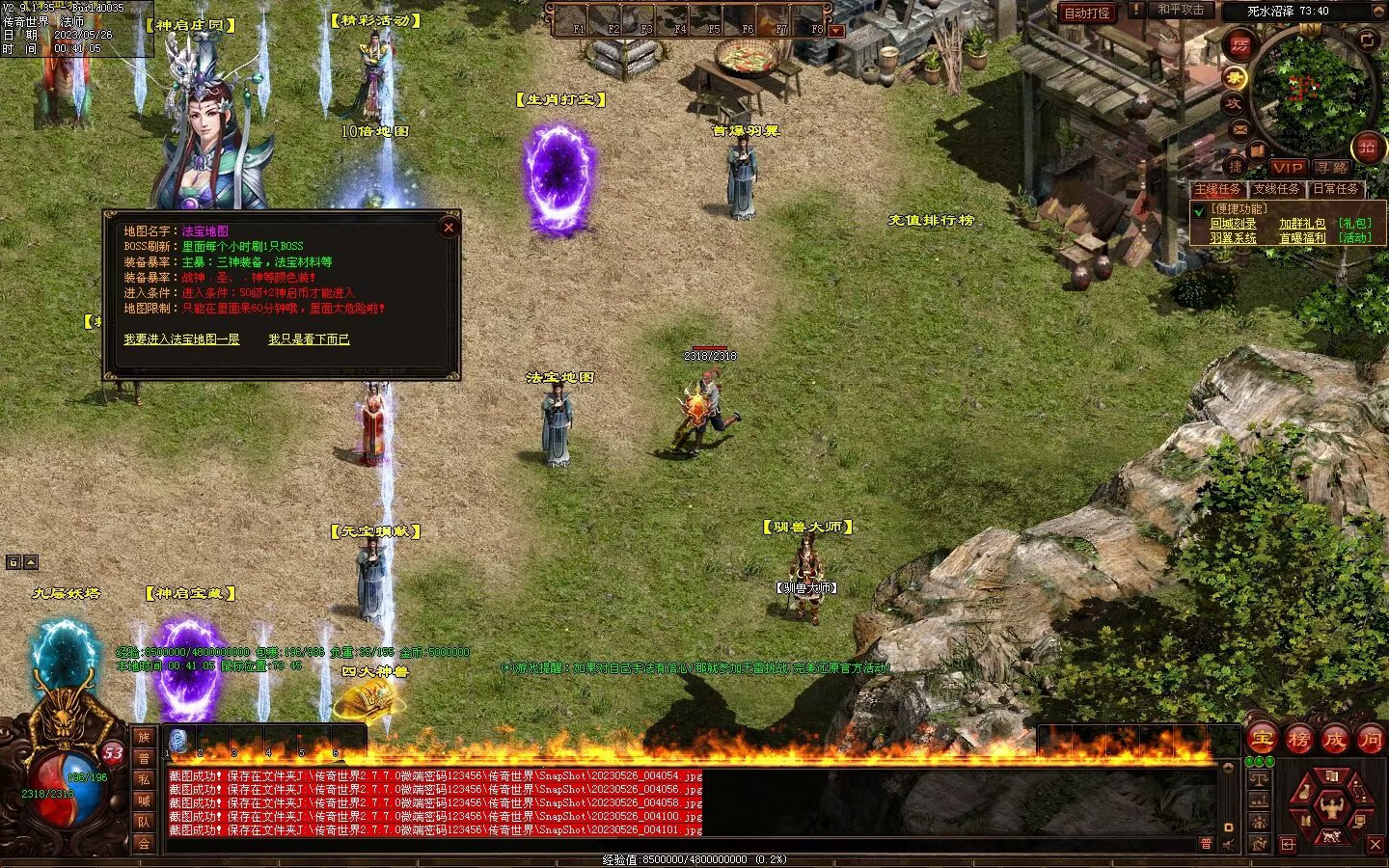Click the 回城刻录 quick link

[x=1234, y=224]
